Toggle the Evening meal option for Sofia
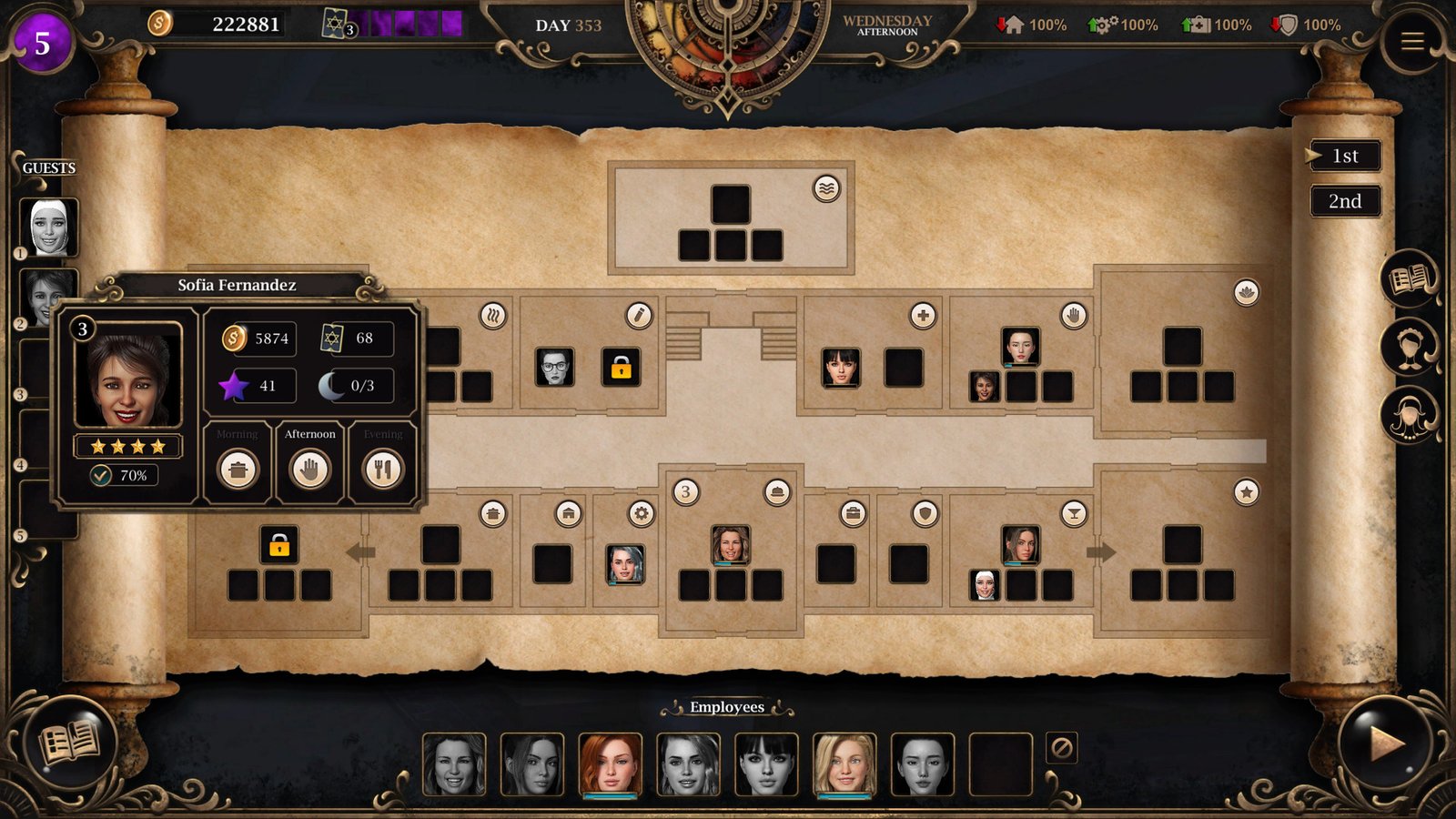The width and height of the screenshot is (1456, 819). click(382, 470)
